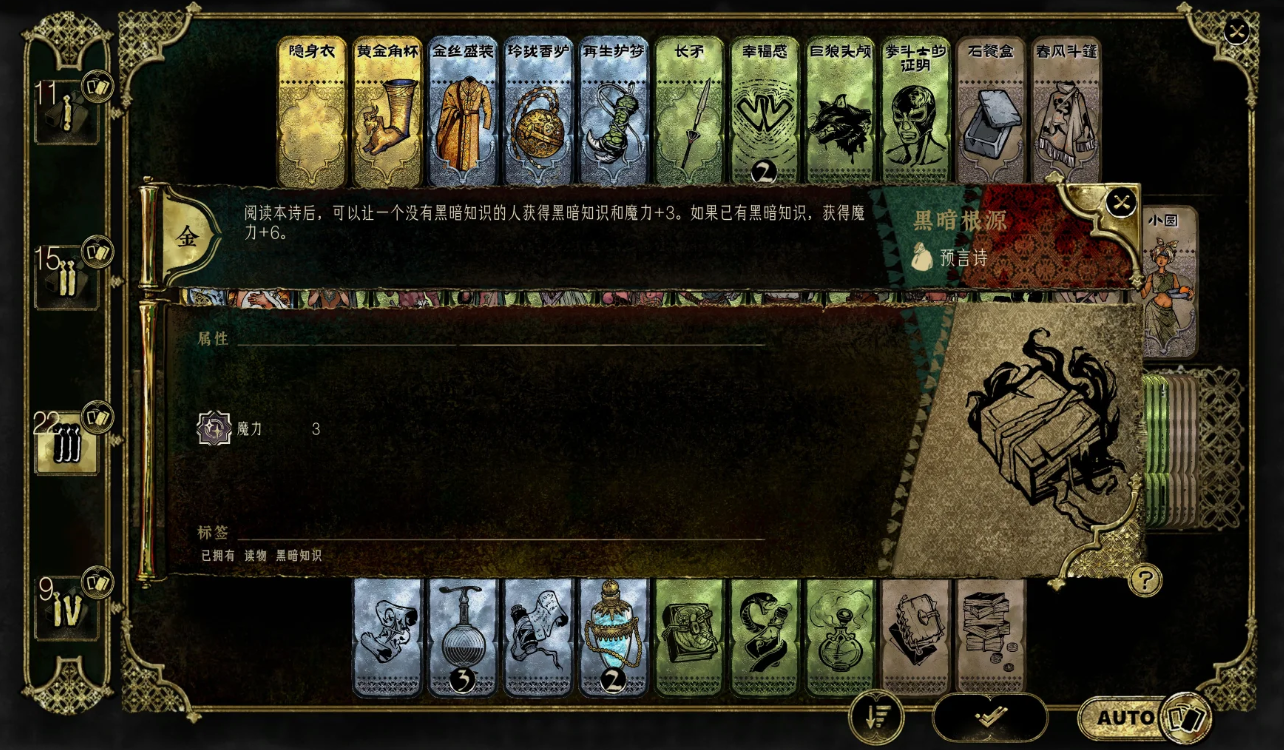Viewport: 1284px width, 750px height.
Task: Open the sort order button
Action: click(x=876, y=717)
